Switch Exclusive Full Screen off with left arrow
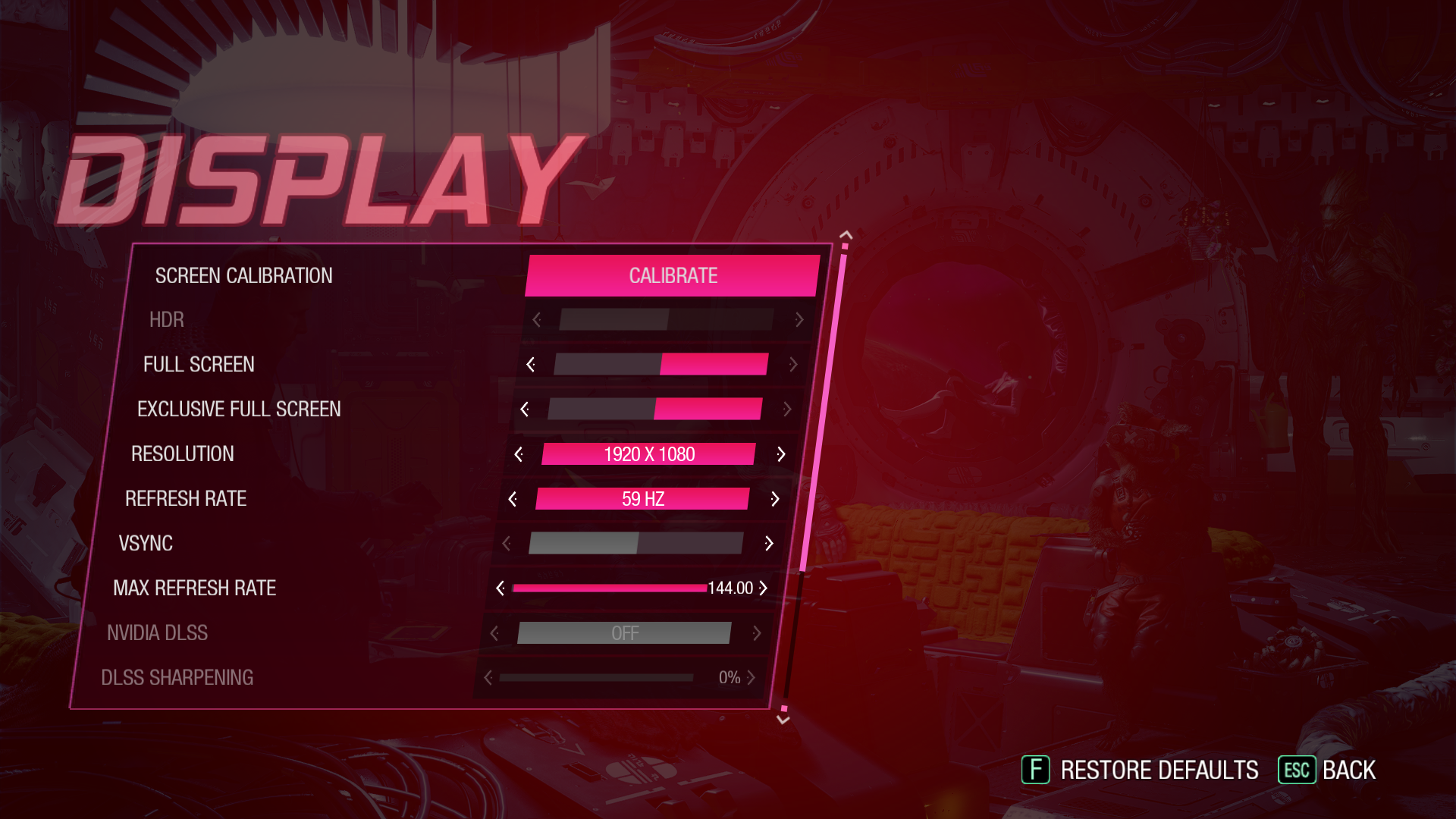The width and height of the screenshot is (1456, 819). [x=525, y=409]
